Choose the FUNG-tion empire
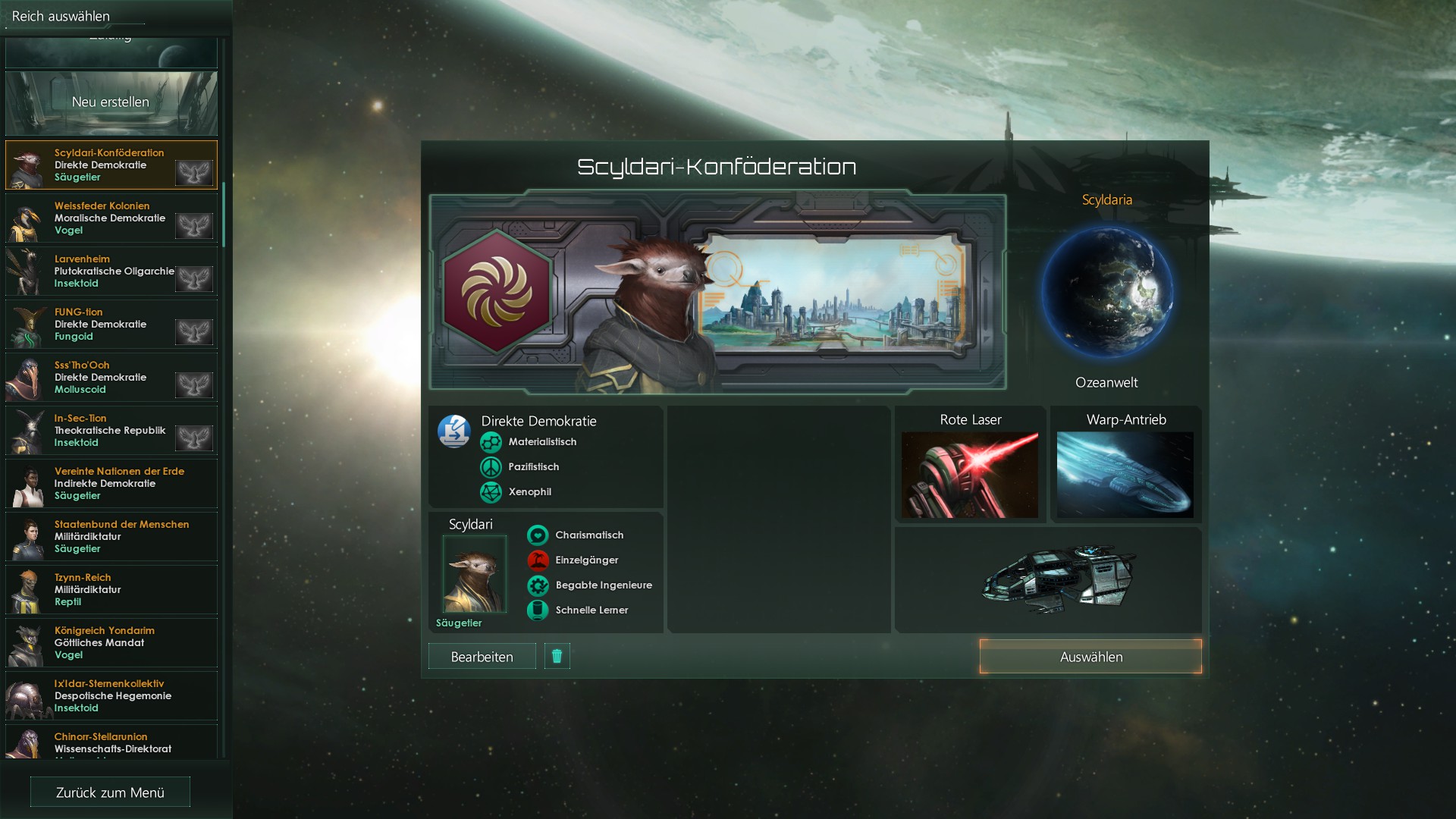 tap(111, 324)
